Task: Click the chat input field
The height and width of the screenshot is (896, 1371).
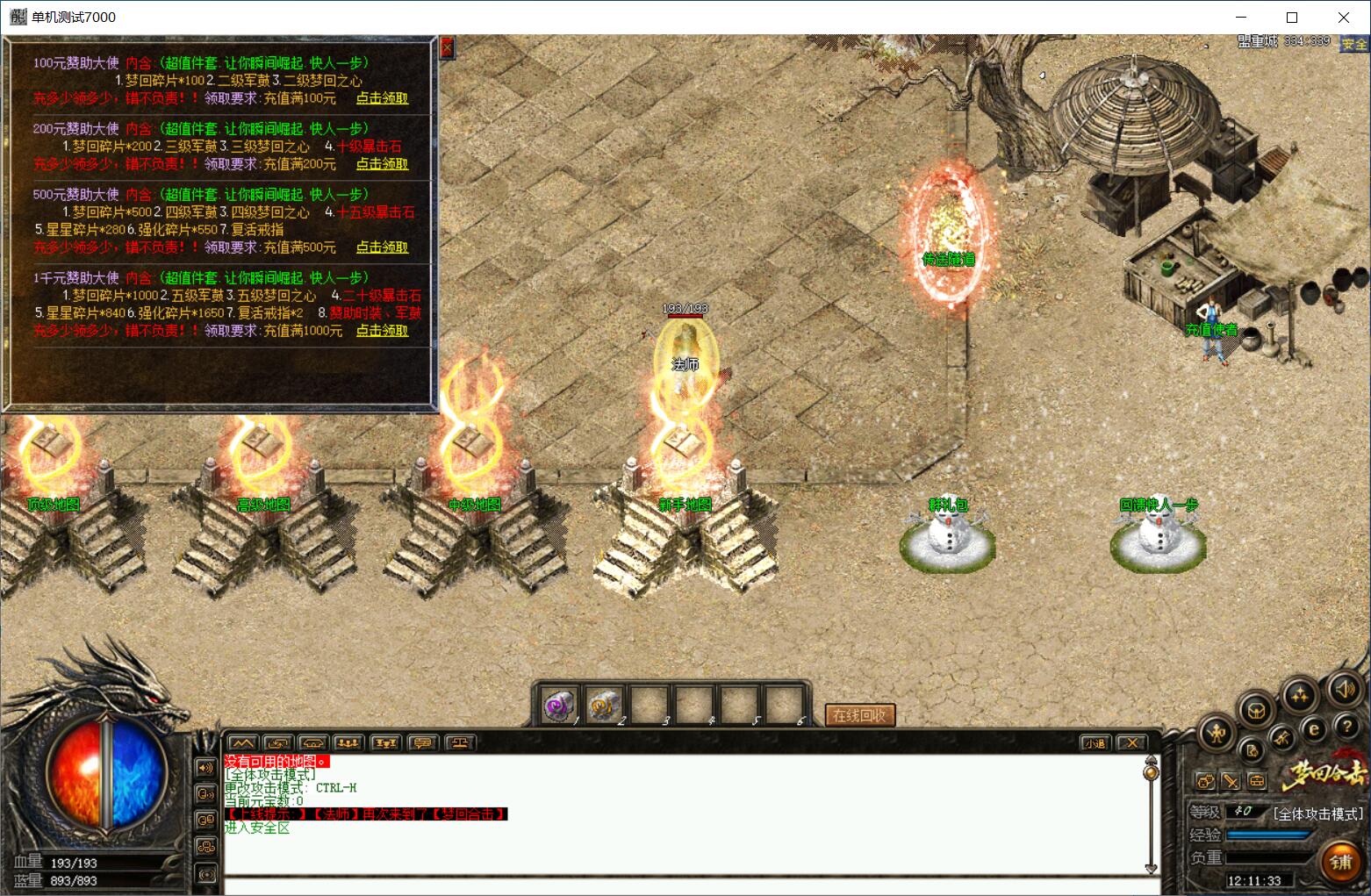Action: (x=685, y=885)
